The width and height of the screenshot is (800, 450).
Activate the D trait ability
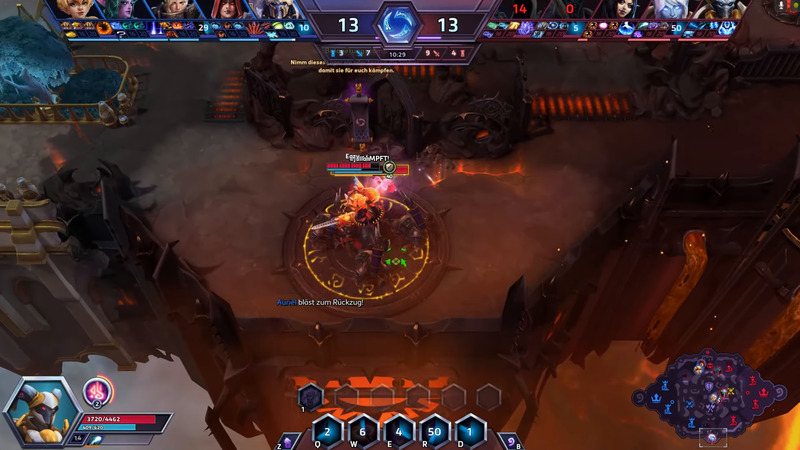471,432
